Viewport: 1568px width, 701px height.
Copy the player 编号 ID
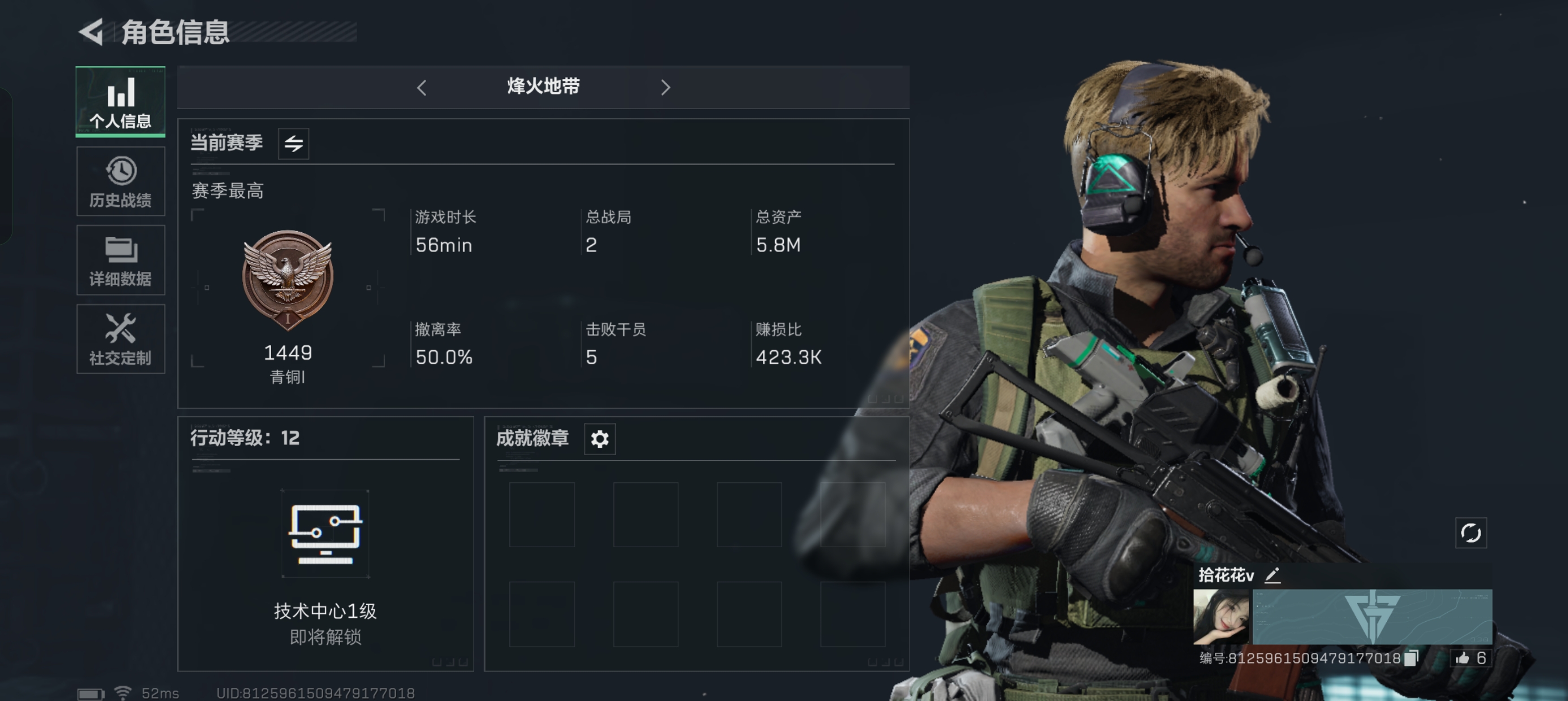click(1411, 658)
